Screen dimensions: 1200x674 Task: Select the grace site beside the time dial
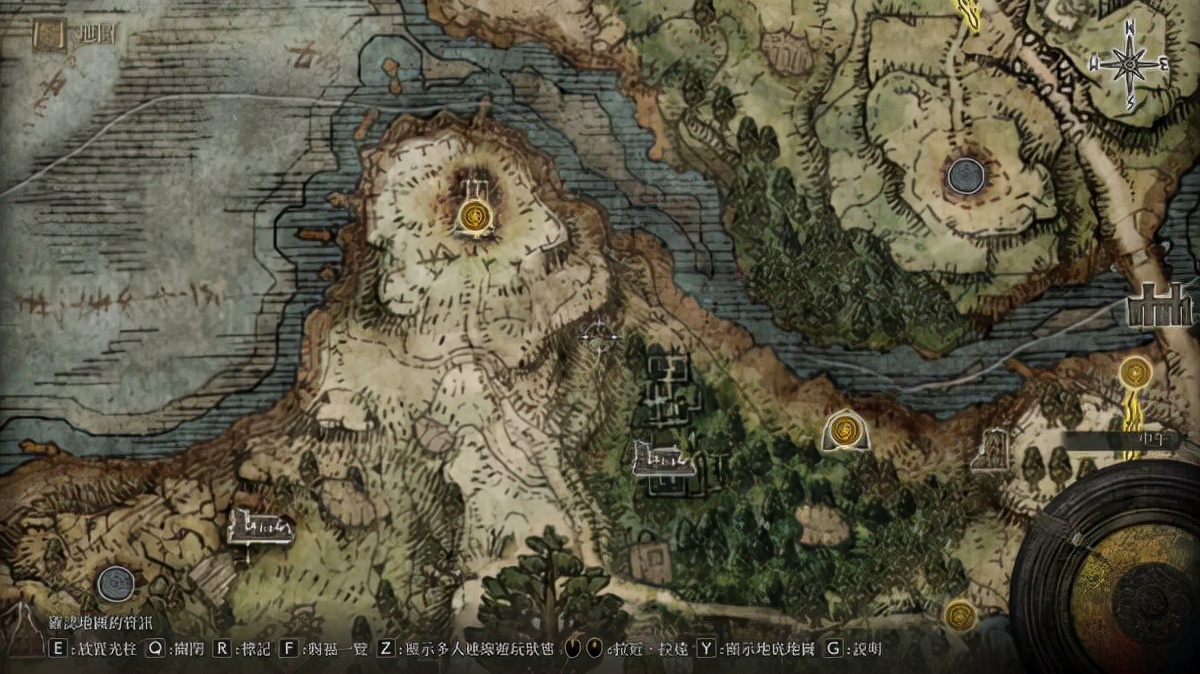(x=960, y=613)
